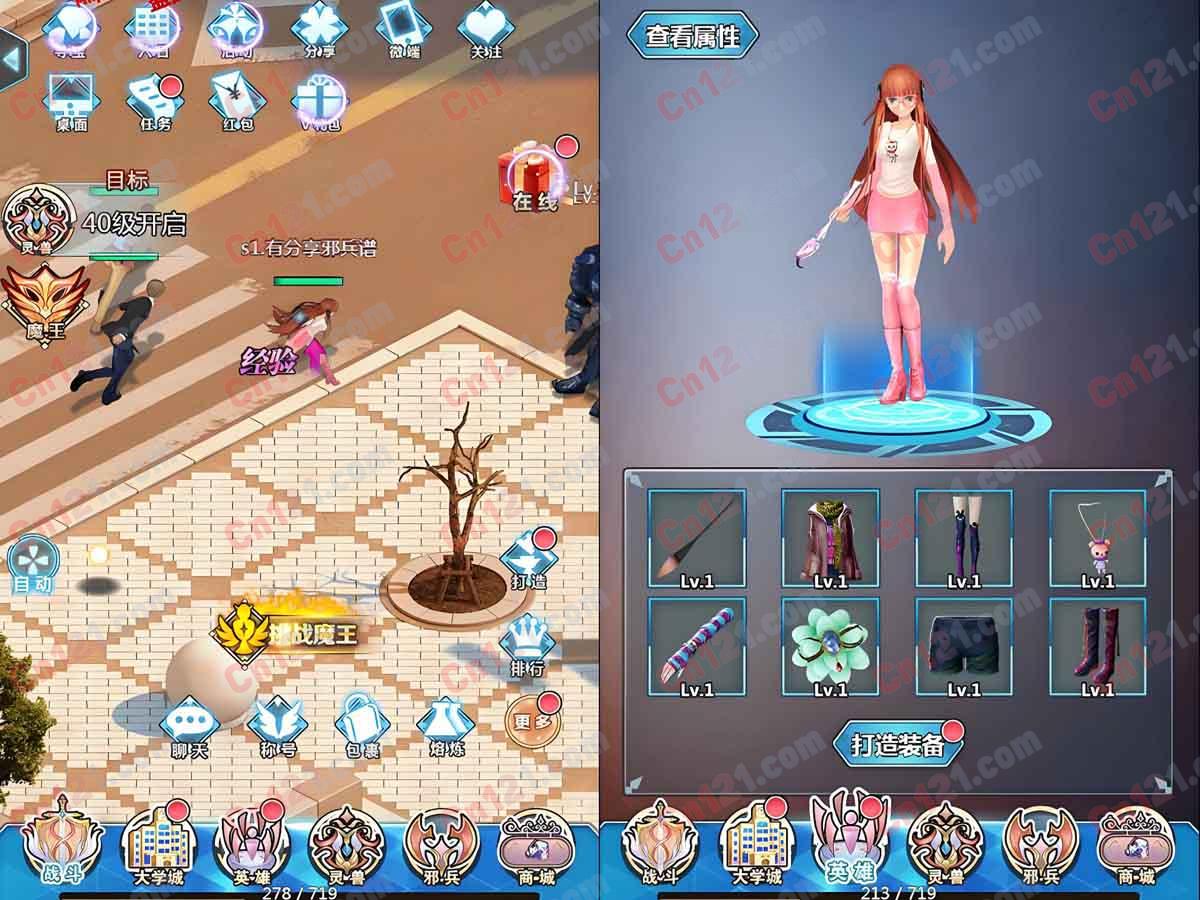1200x900 pixels.
Task: Click the 桌面 desktop shortcut icon
Action: point(71,101)
